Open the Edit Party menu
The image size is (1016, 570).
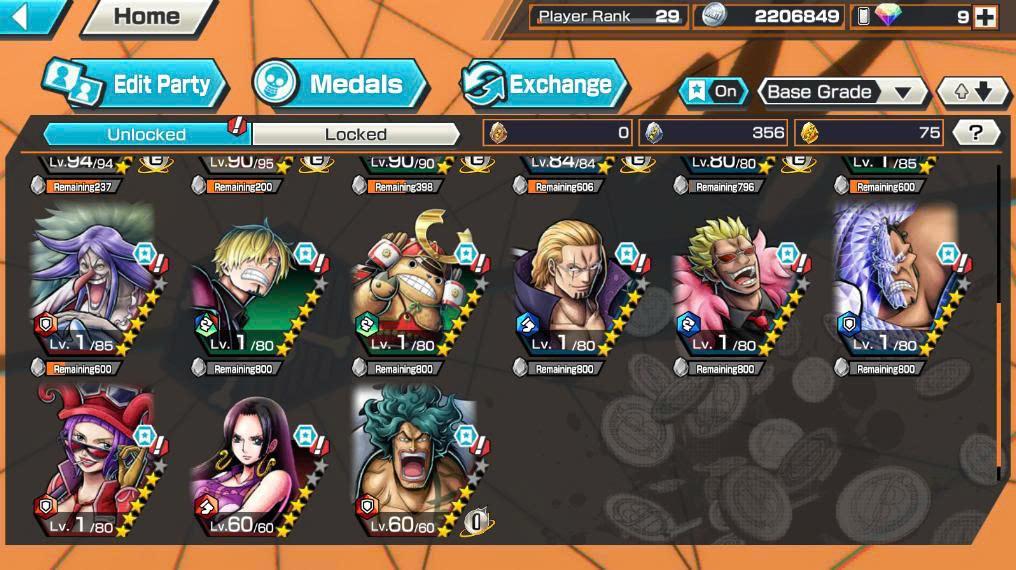(135, 84)
